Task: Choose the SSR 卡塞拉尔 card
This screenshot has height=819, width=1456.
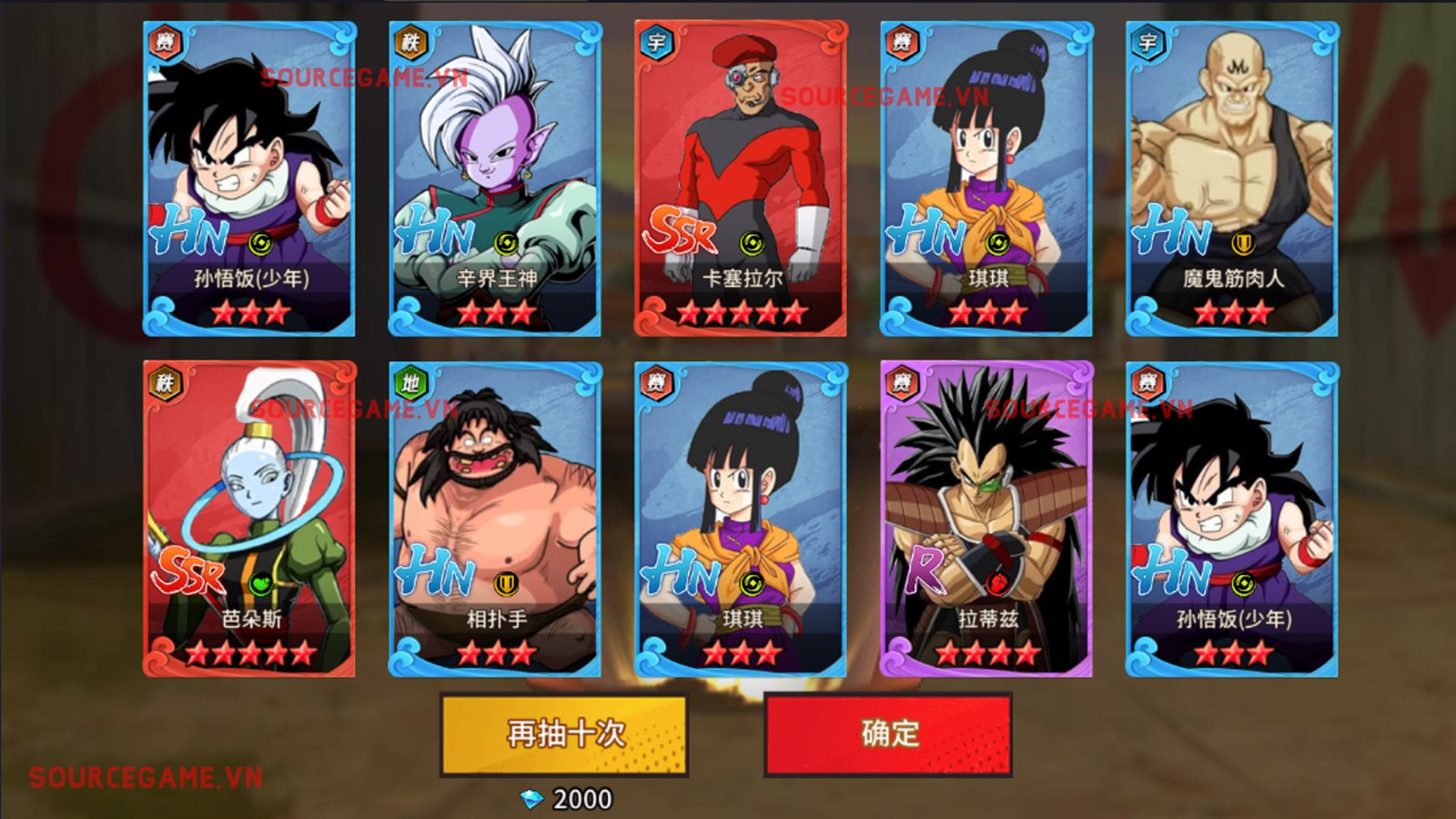Action: click(741, 179)
